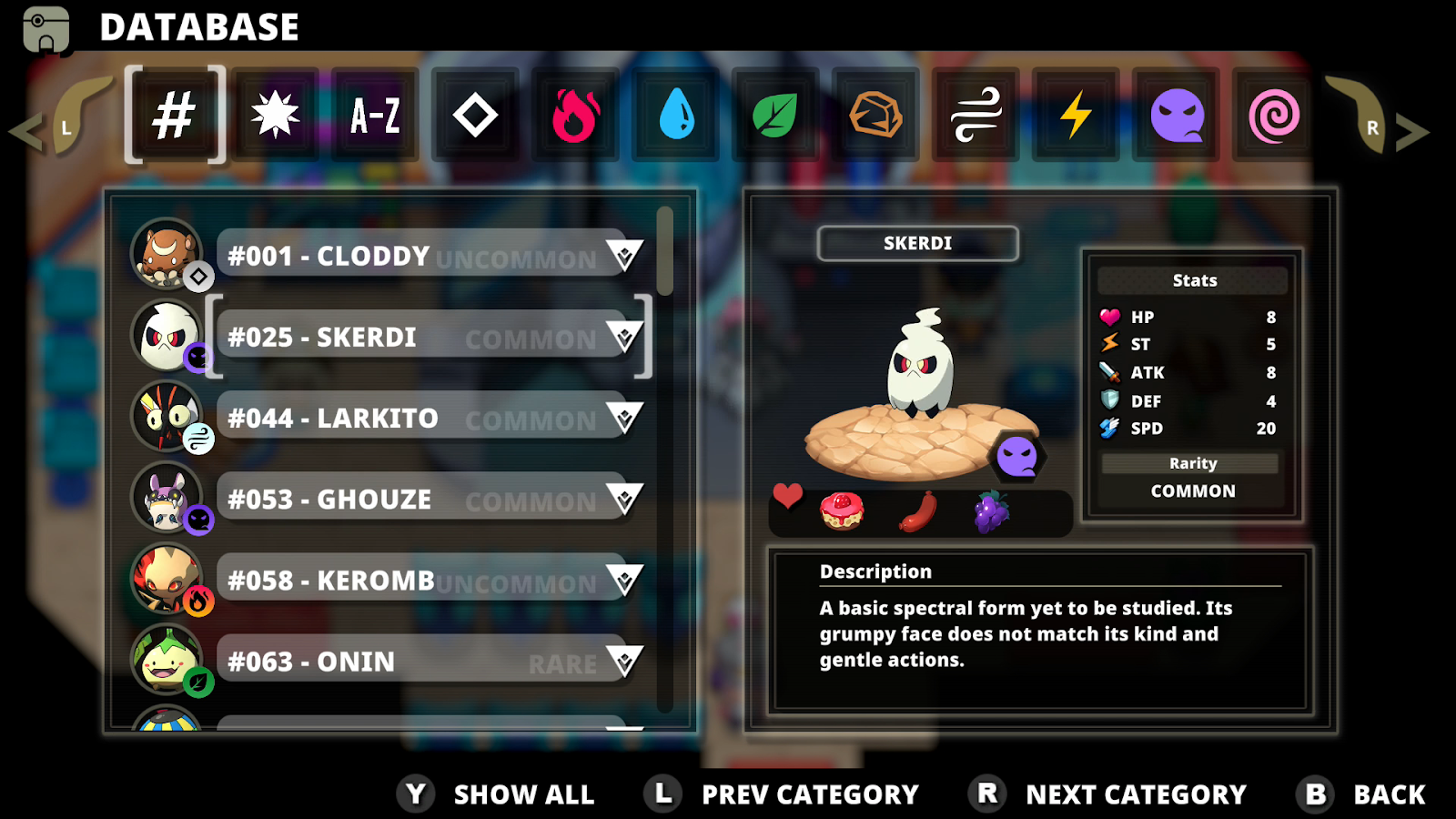The image size is (1456, 819).
Task: Show fire-type creatures
Action: (x=575, y=116)
